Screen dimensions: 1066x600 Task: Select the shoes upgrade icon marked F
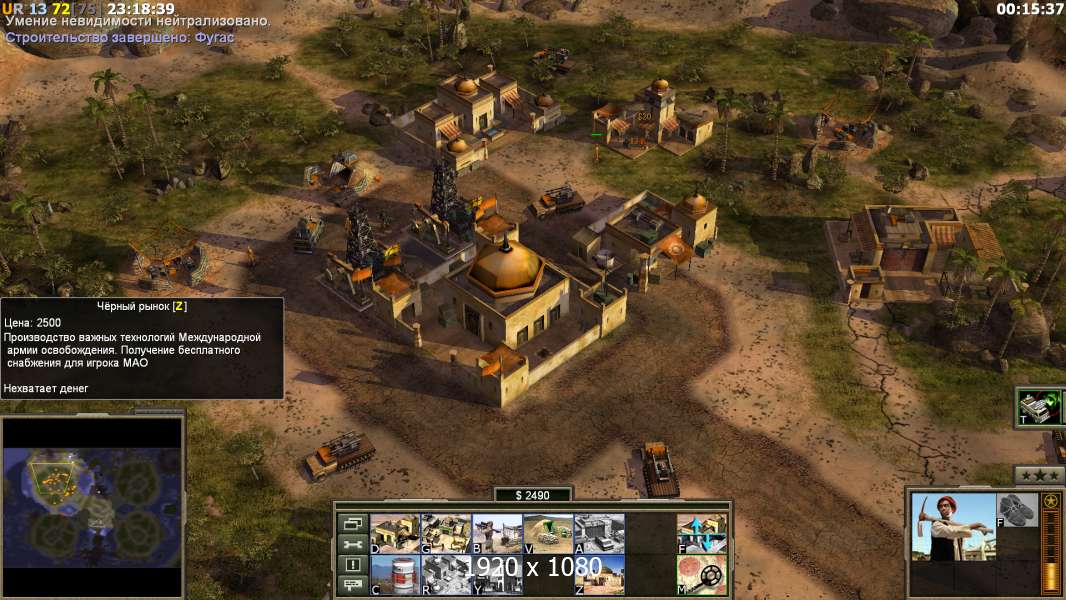[1018, 509]
